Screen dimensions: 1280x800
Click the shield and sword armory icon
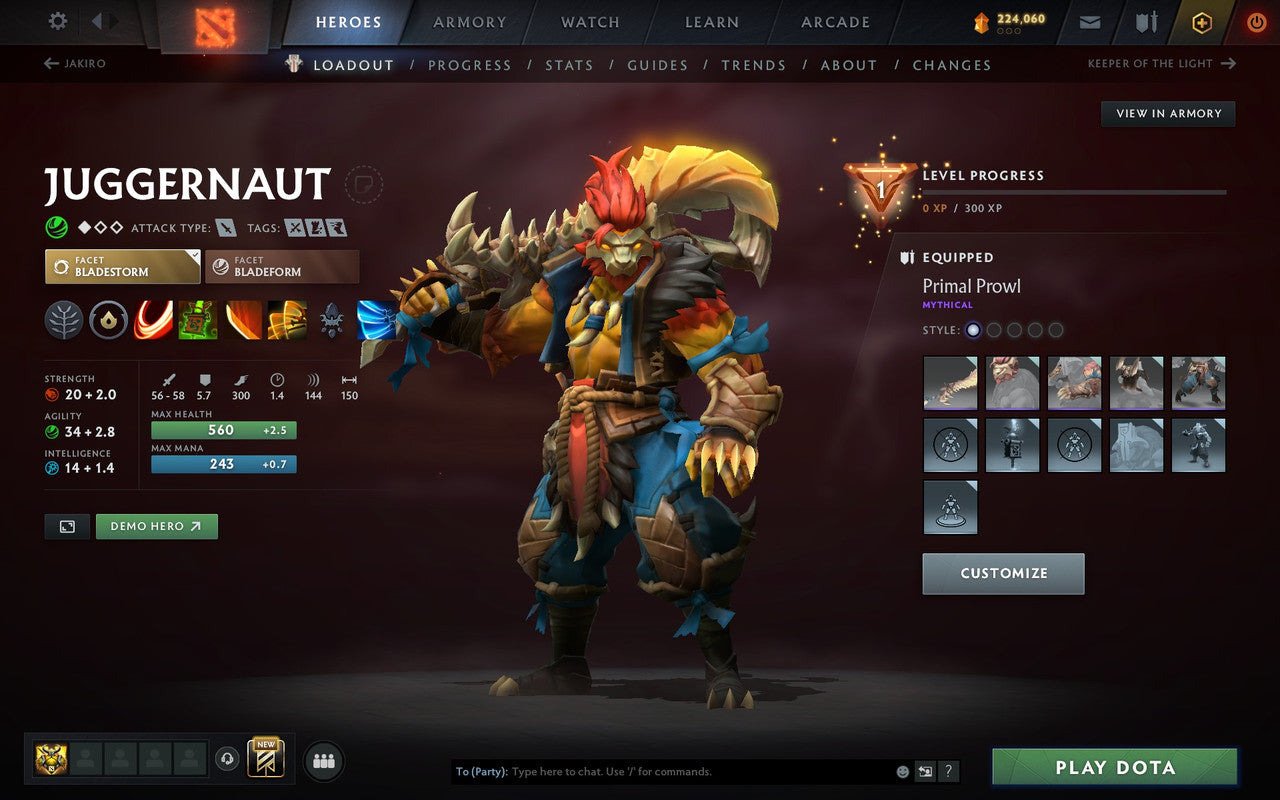1145,21
